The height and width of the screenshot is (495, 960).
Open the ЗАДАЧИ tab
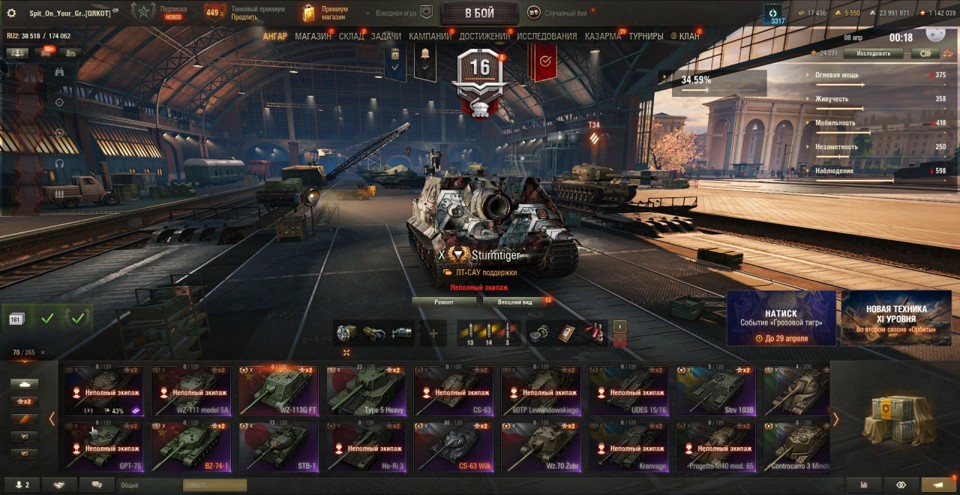(386, 36)
